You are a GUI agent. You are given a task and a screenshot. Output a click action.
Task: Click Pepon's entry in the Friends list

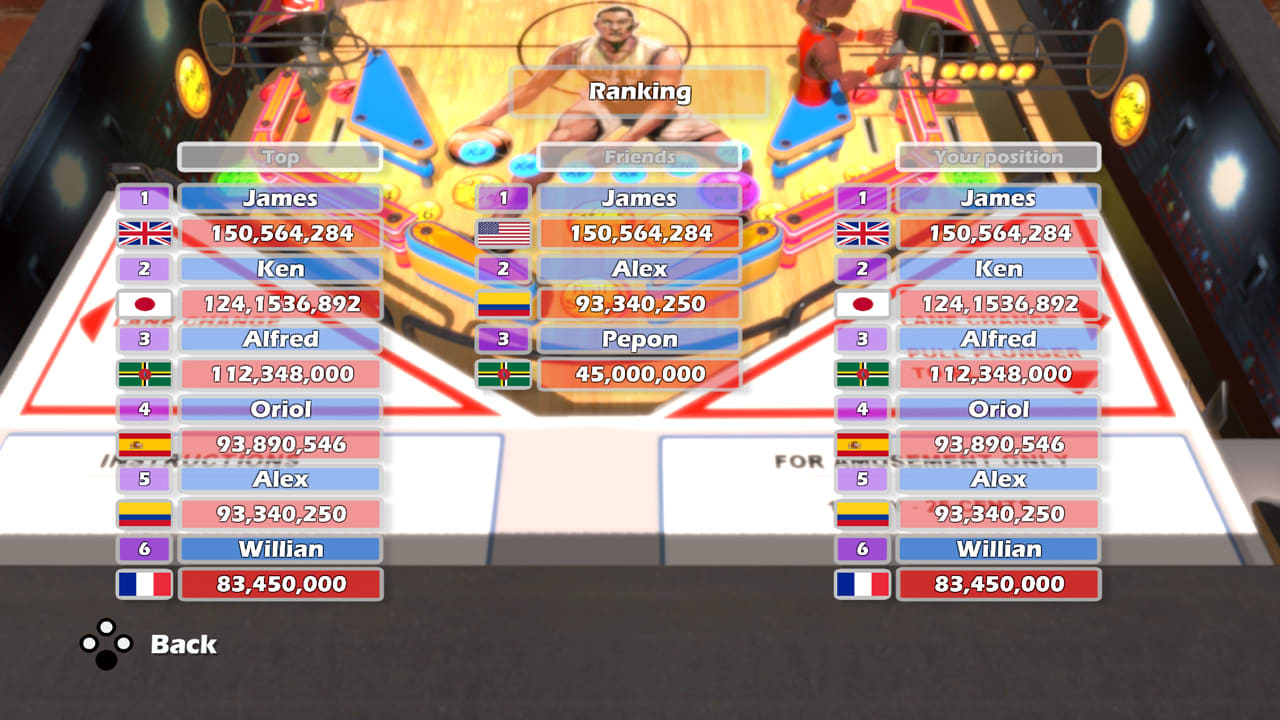point(639,339)
